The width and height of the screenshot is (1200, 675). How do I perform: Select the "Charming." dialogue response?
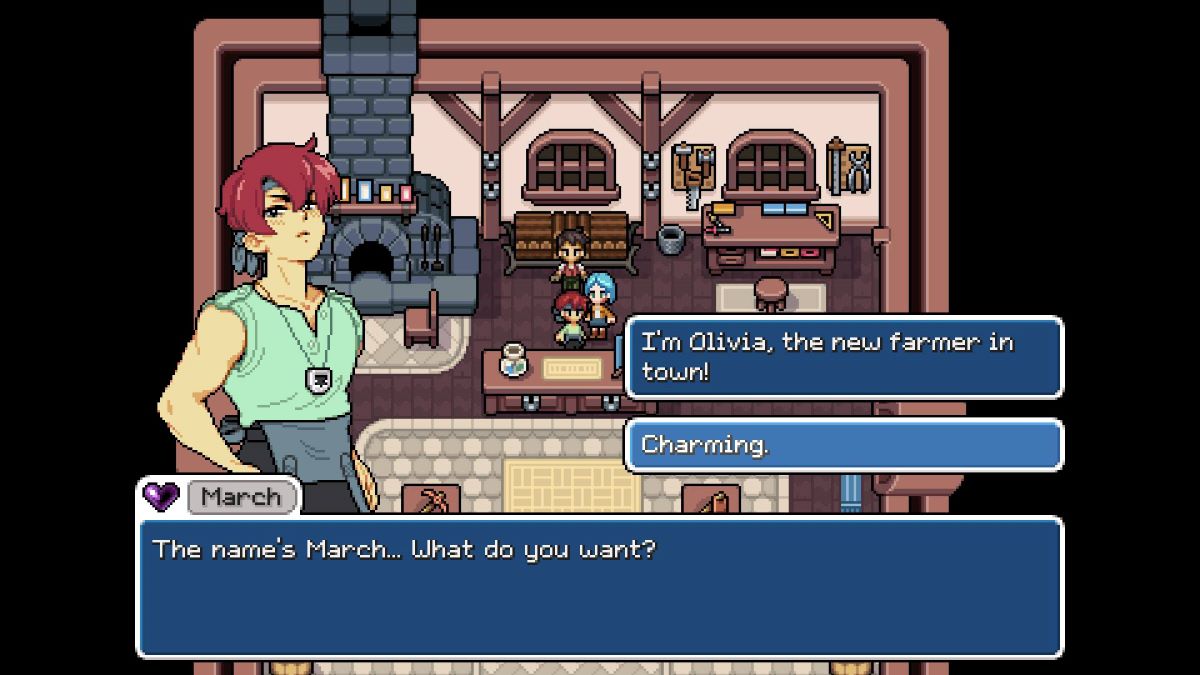843,444
